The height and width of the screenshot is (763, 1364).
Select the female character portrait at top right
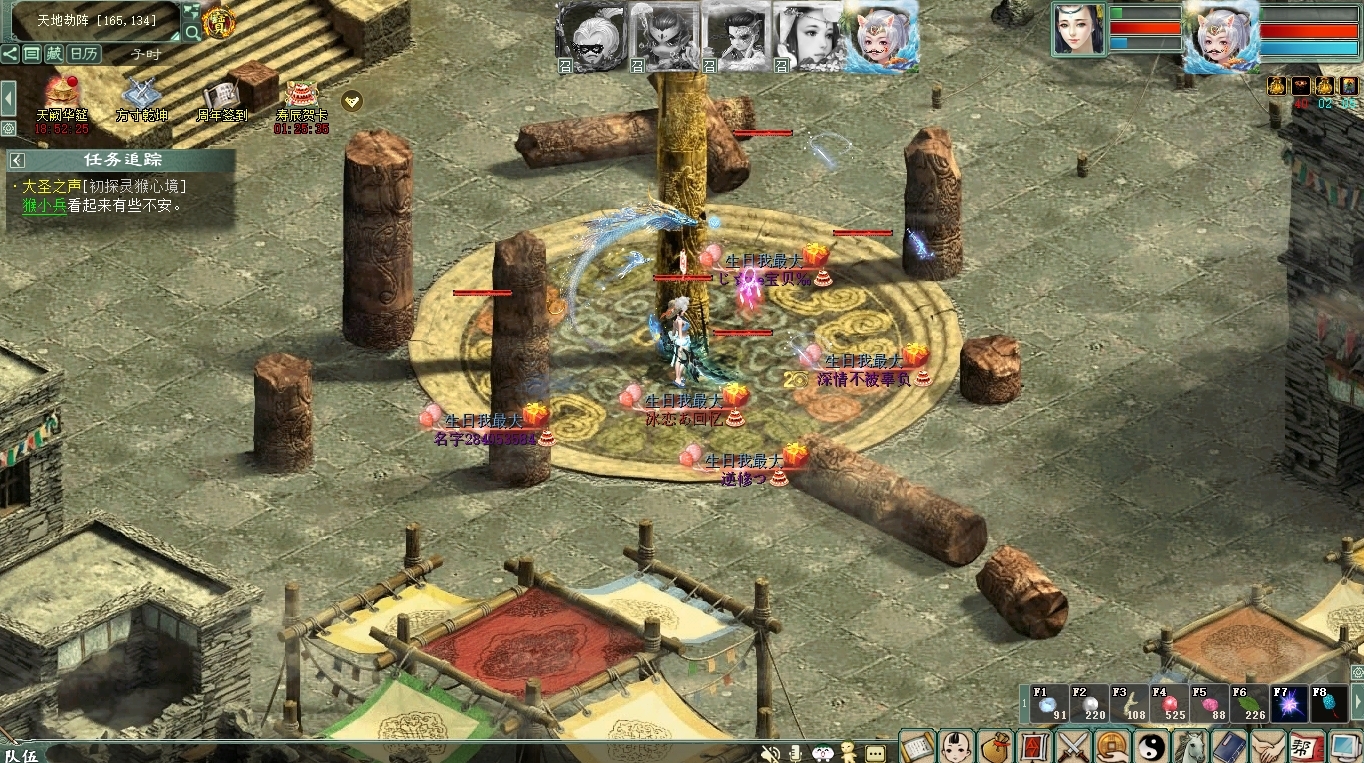[x=1079, y=29]
